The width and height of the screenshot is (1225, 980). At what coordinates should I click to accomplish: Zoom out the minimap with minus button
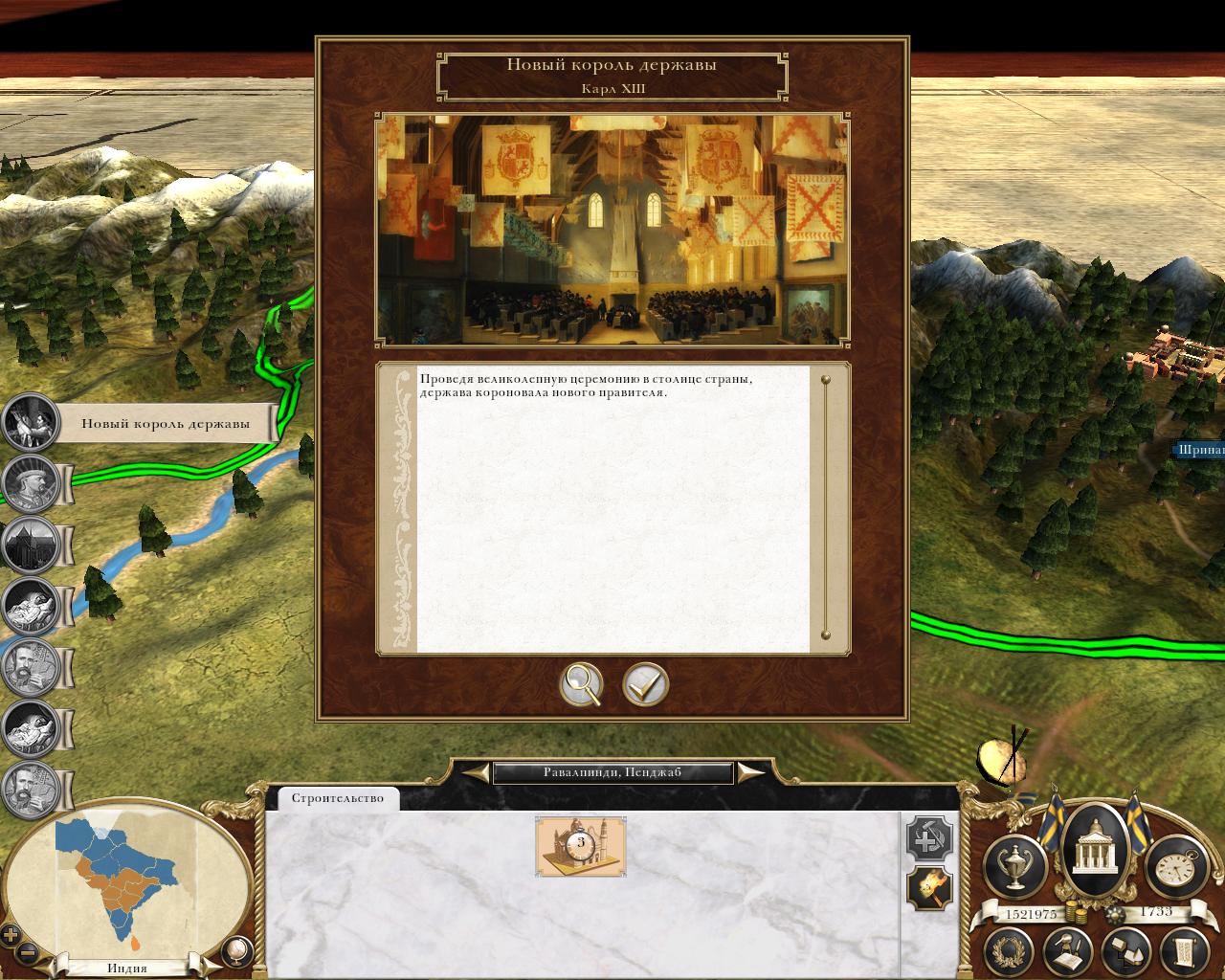(29, 953)
